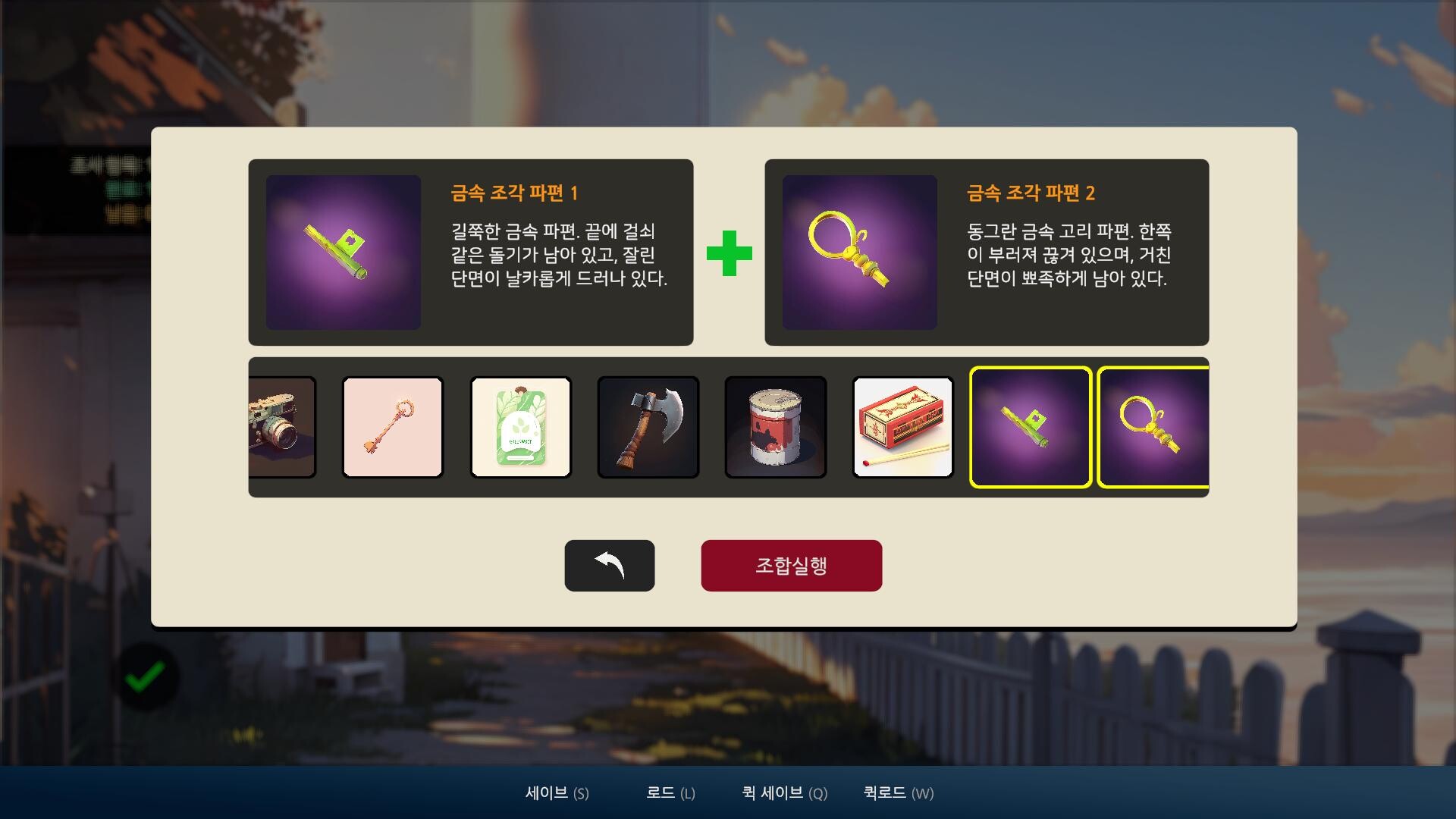
Task: Quick load using 퀵로드 (W)
Action: click(x=897, y=793)
